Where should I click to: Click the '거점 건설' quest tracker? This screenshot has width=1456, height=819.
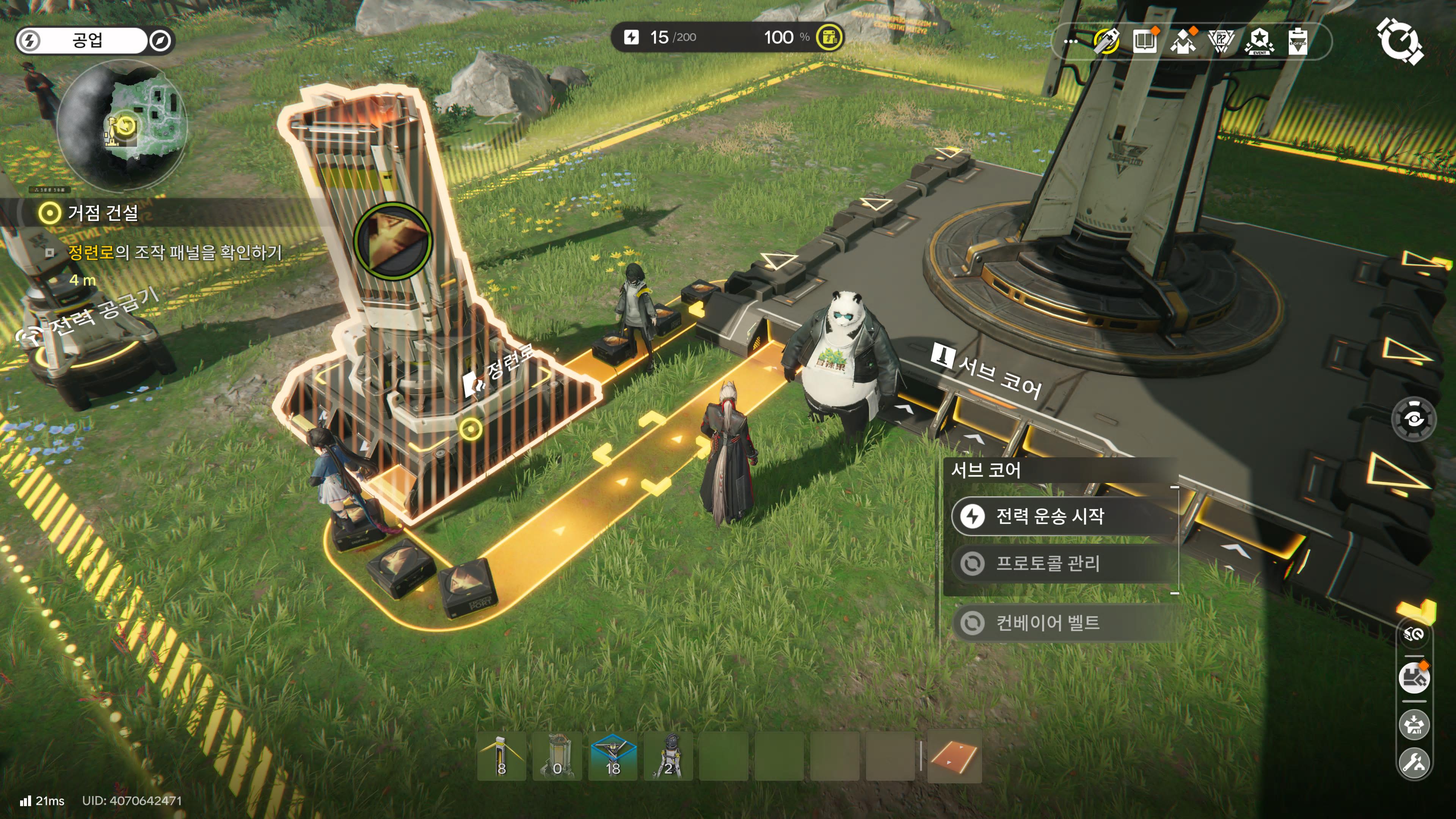(102, 213)
